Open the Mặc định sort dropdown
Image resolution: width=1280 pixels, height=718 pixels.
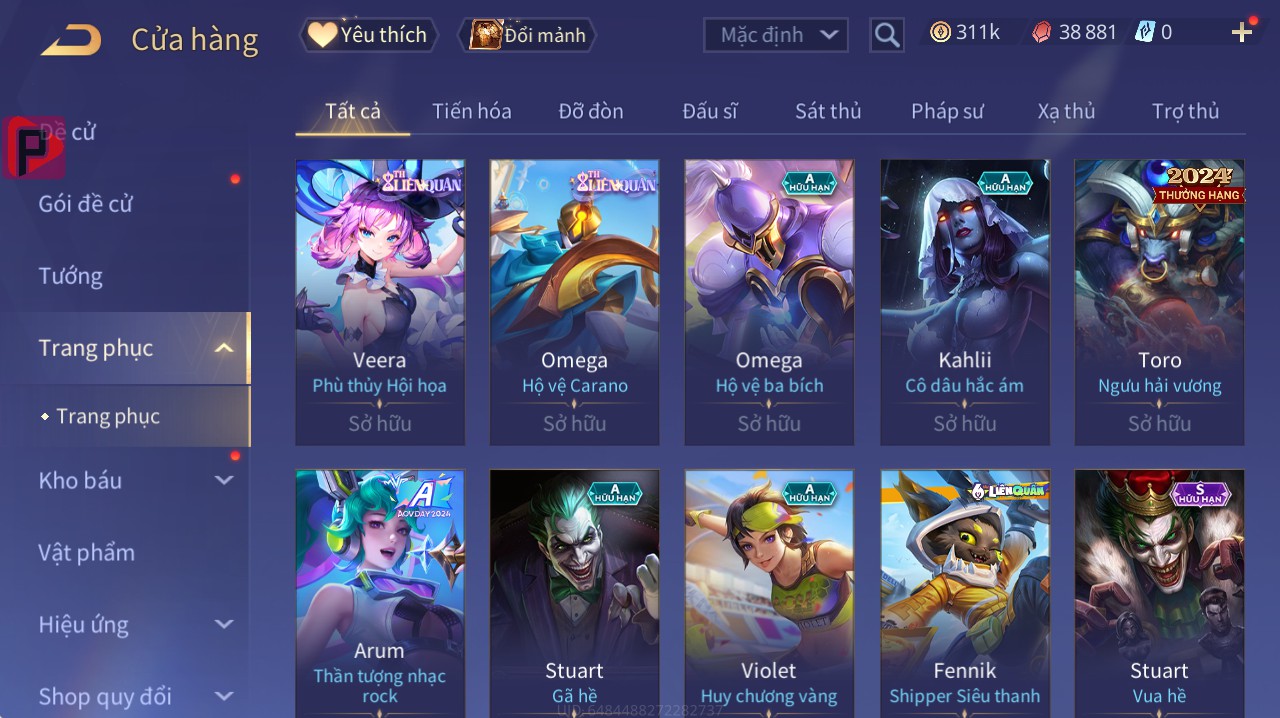tap(775, 35)
